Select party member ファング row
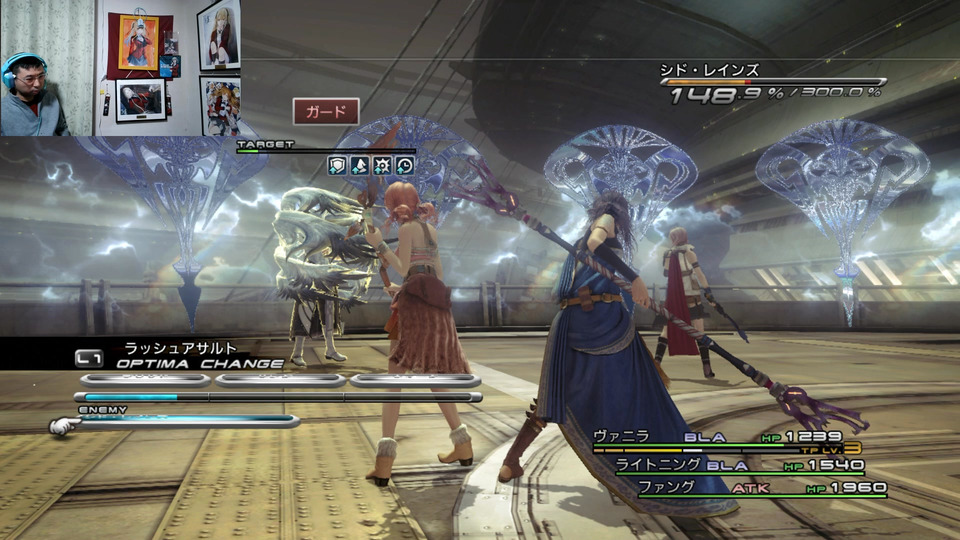Screen dimensions: 960x540 (762, 488)
